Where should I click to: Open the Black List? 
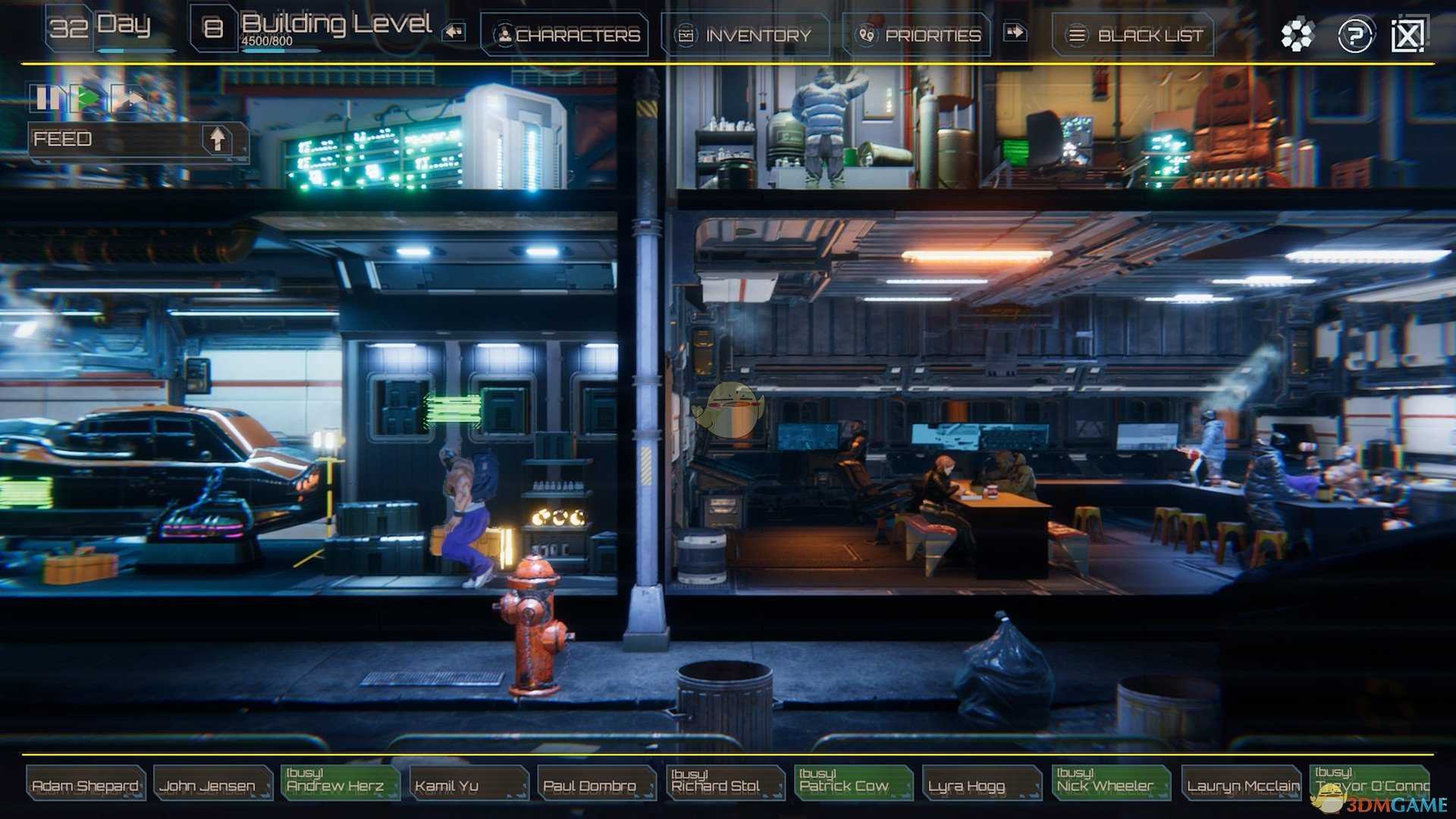[x=1134, y=35]
